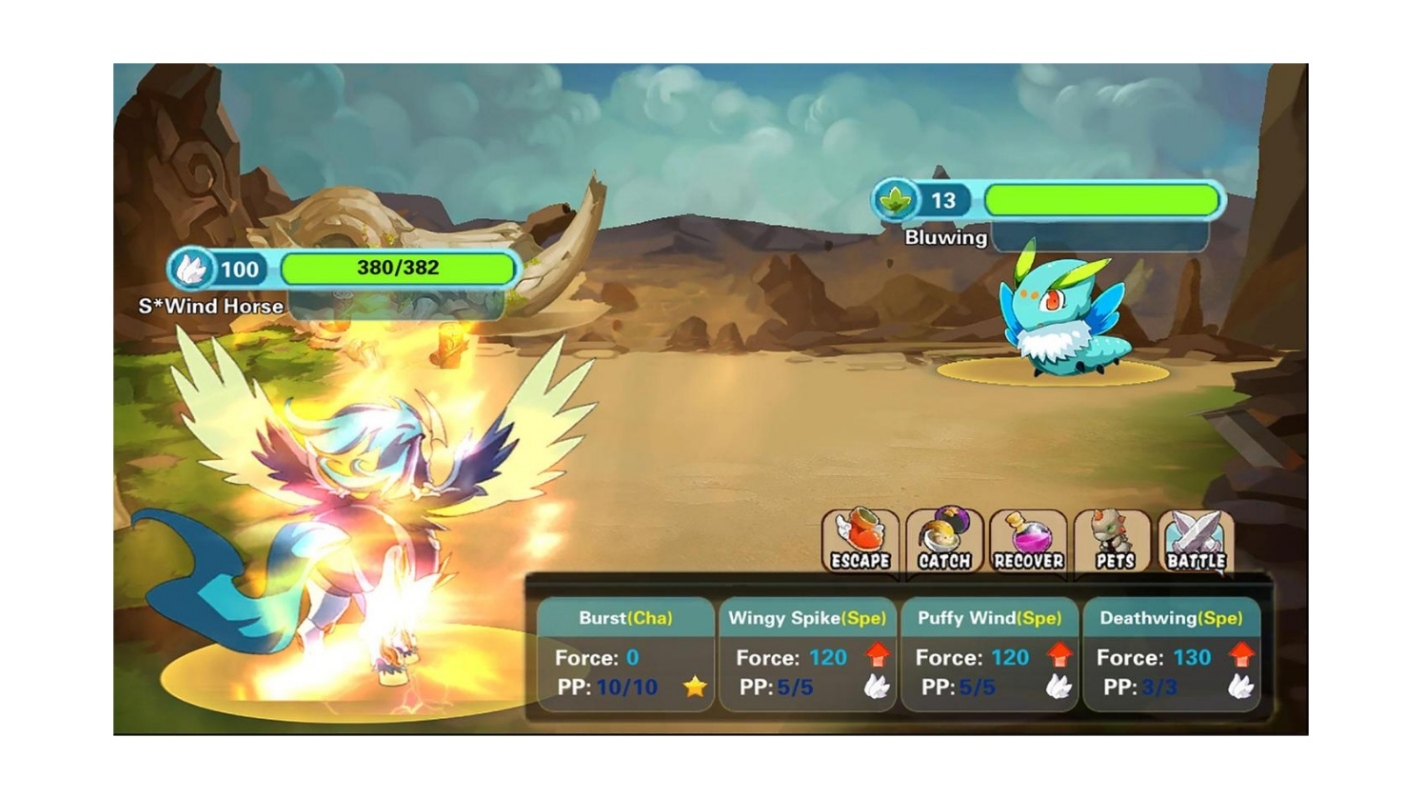Attack with Wingy Spike
The height and width of the screenshot is (799, 1422).
807,654
